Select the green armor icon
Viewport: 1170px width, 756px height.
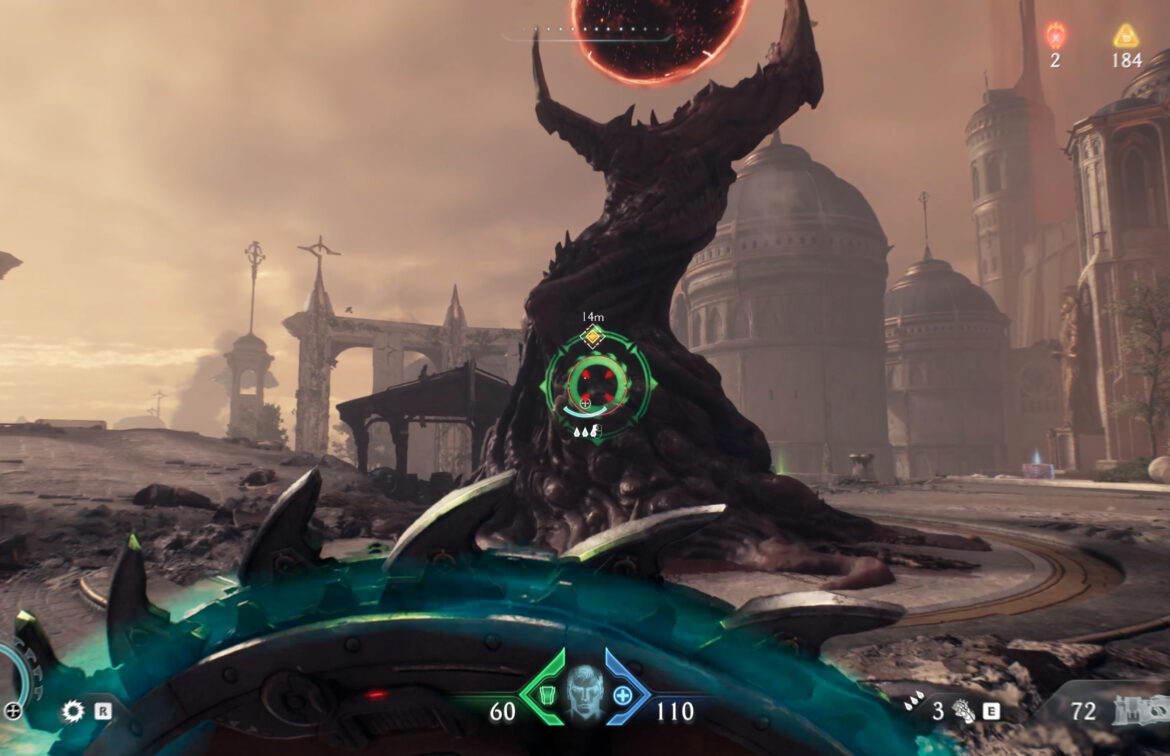(547, 693)
